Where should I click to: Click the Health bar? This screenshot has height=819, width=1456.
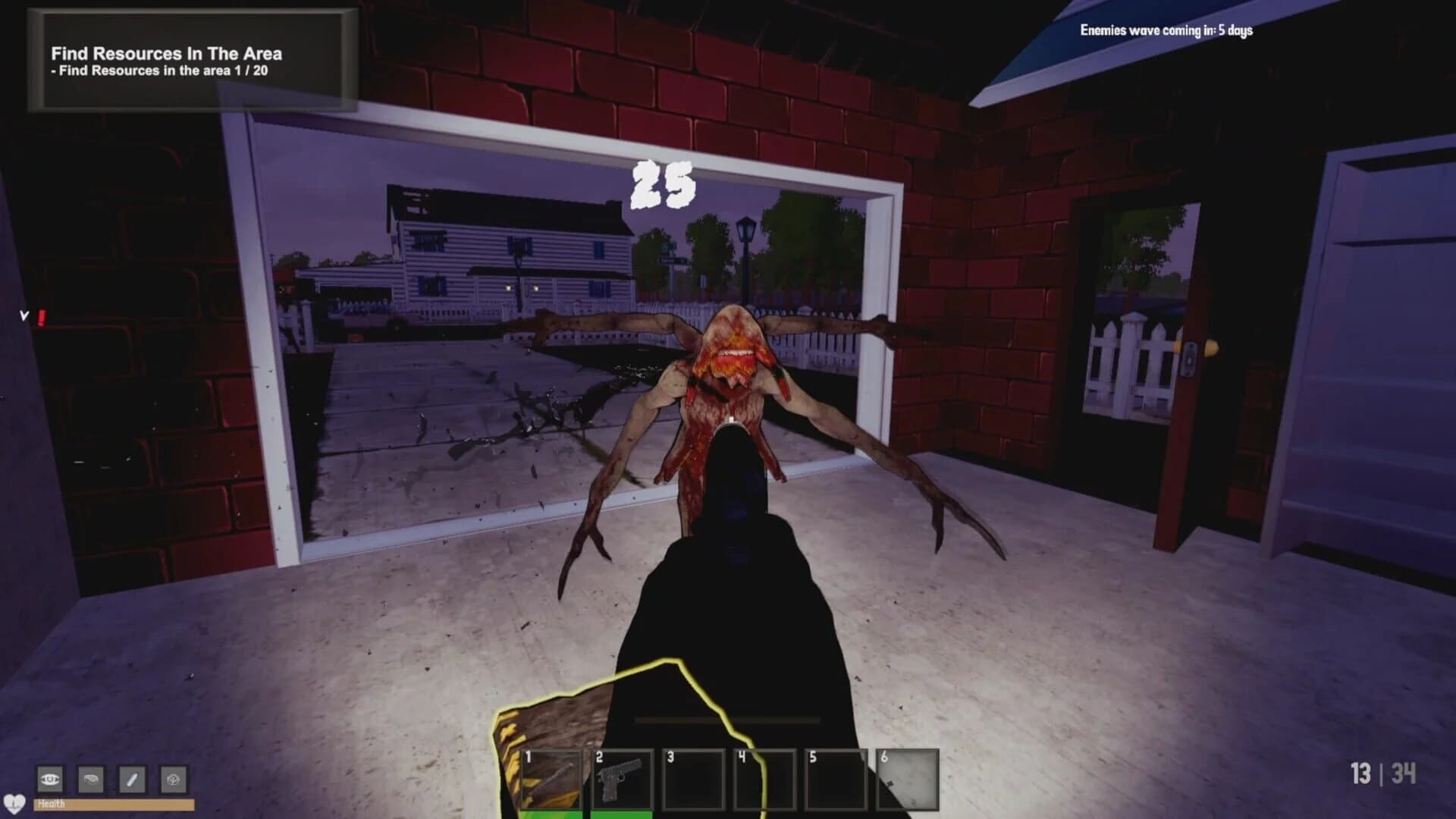pyautogui.click(x=114, y=806)
